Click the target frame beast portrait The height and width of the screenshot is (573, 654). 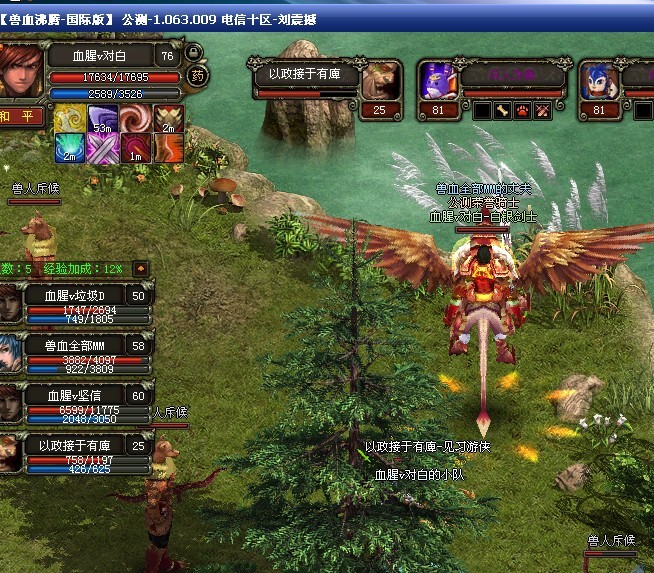click(x=380, y=80)
